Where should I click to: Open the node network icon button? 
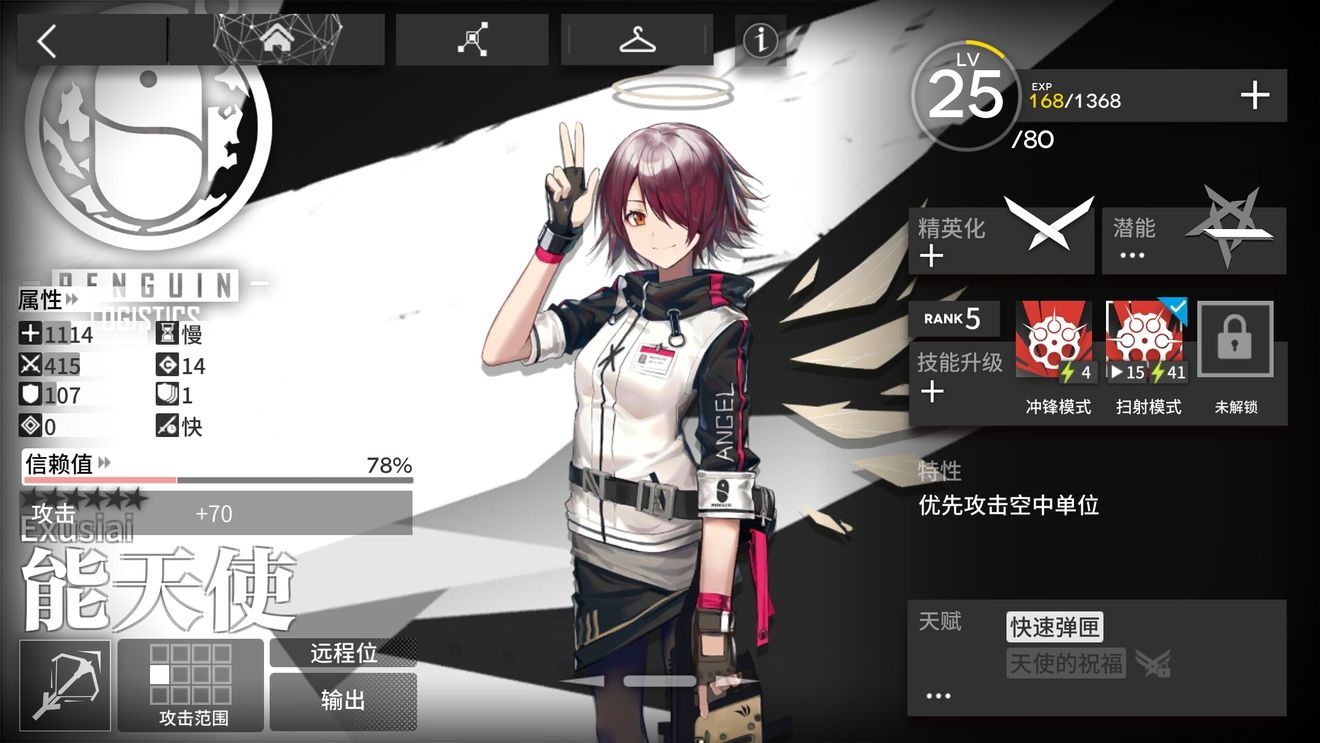[x=472, y=41]
